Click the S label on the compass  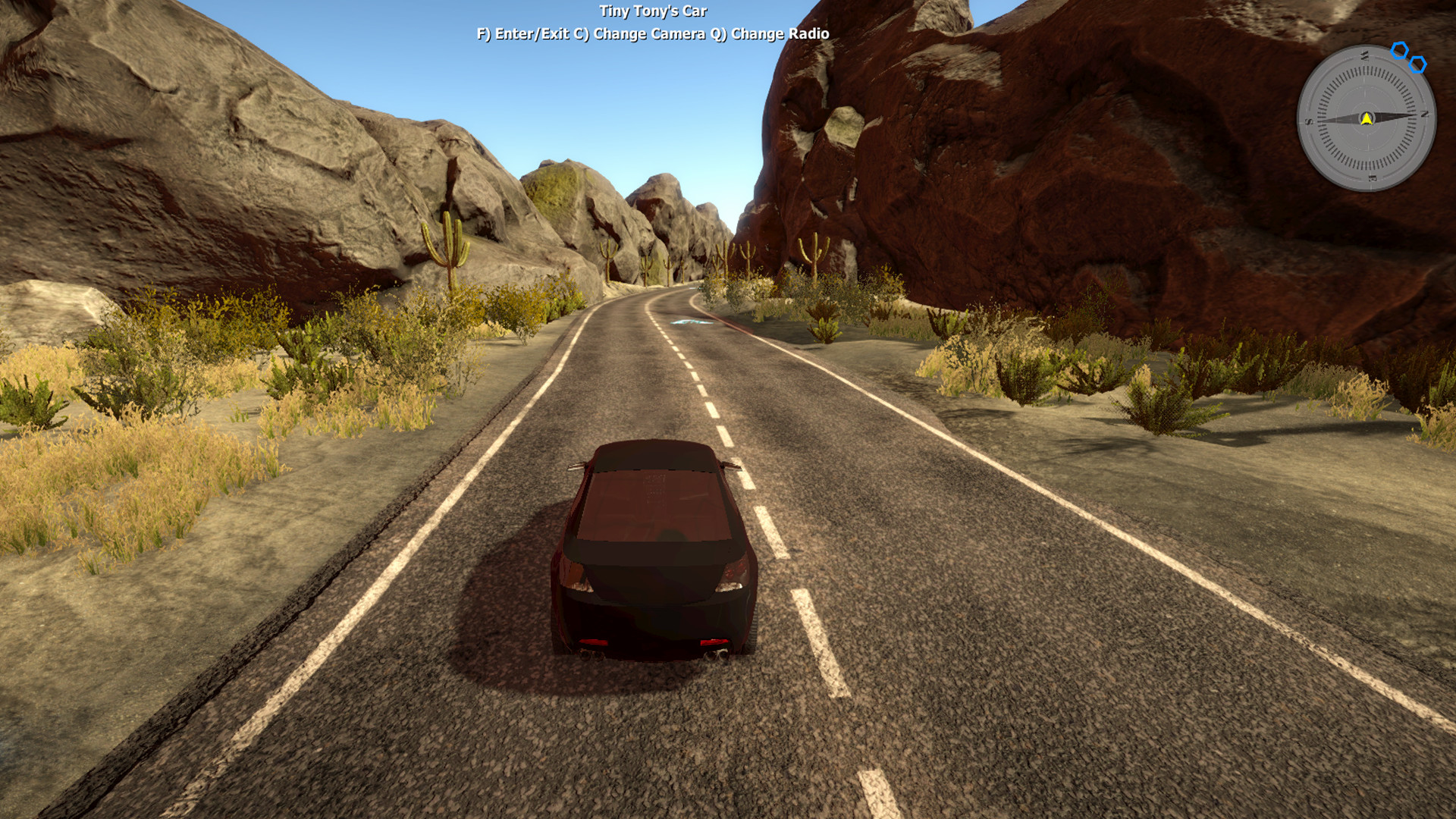pyautogui.click(x=1308, y=121)
